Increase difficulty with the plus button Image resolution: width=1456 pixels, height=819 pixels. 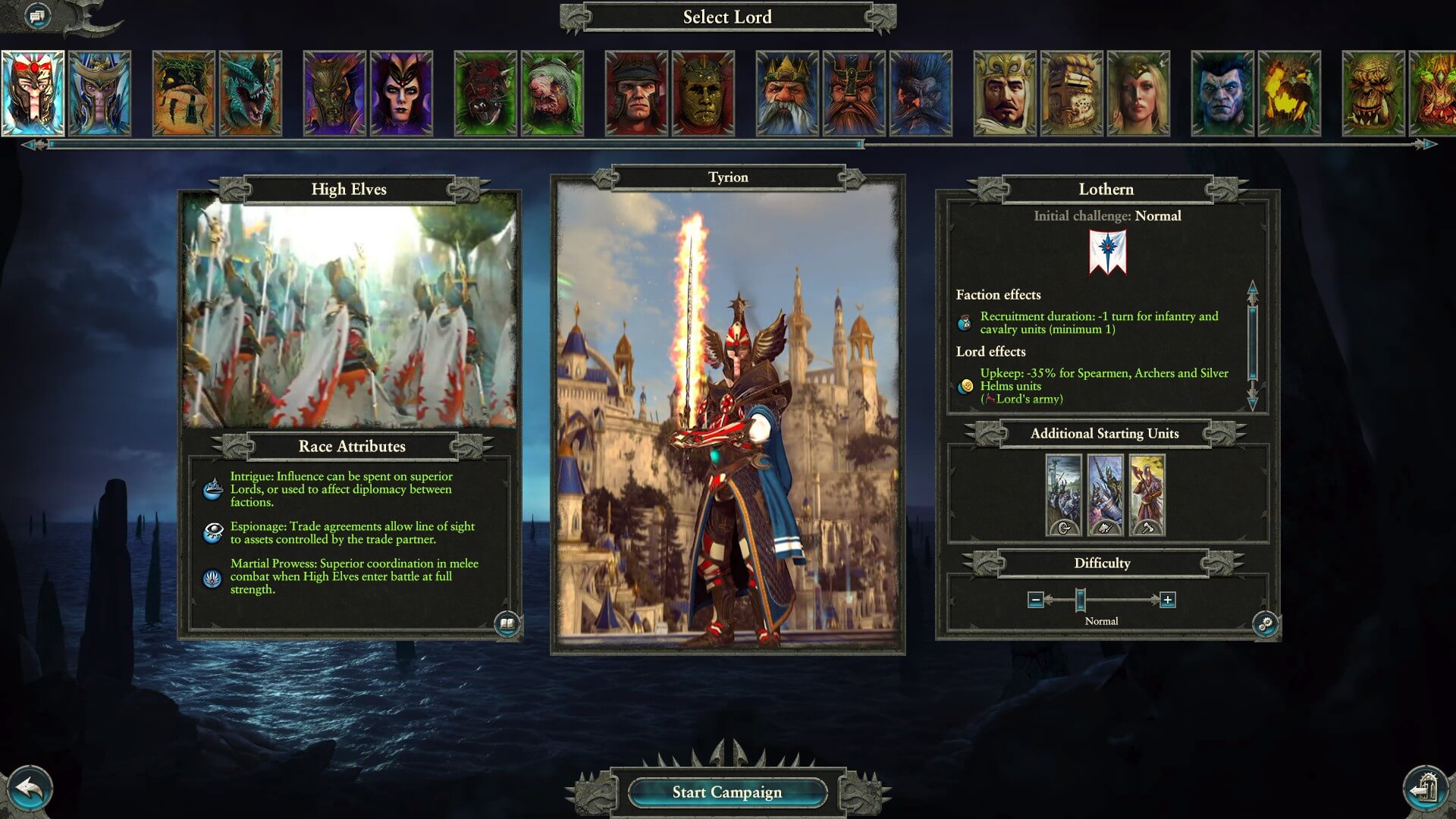coord(1168,600)
